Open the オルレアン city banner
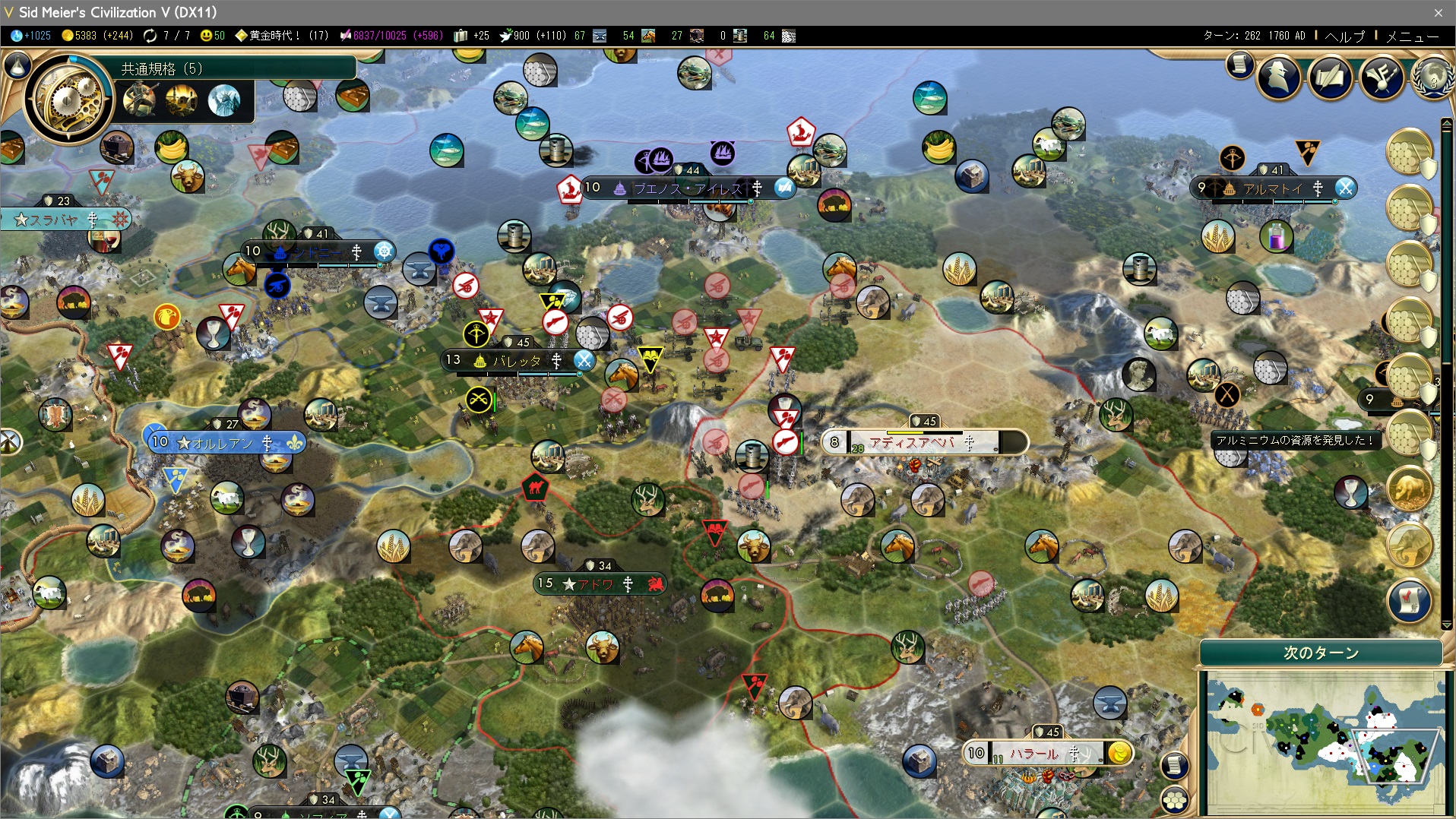The height and width of the screenshot is (819, 1456). click(223, 442)
